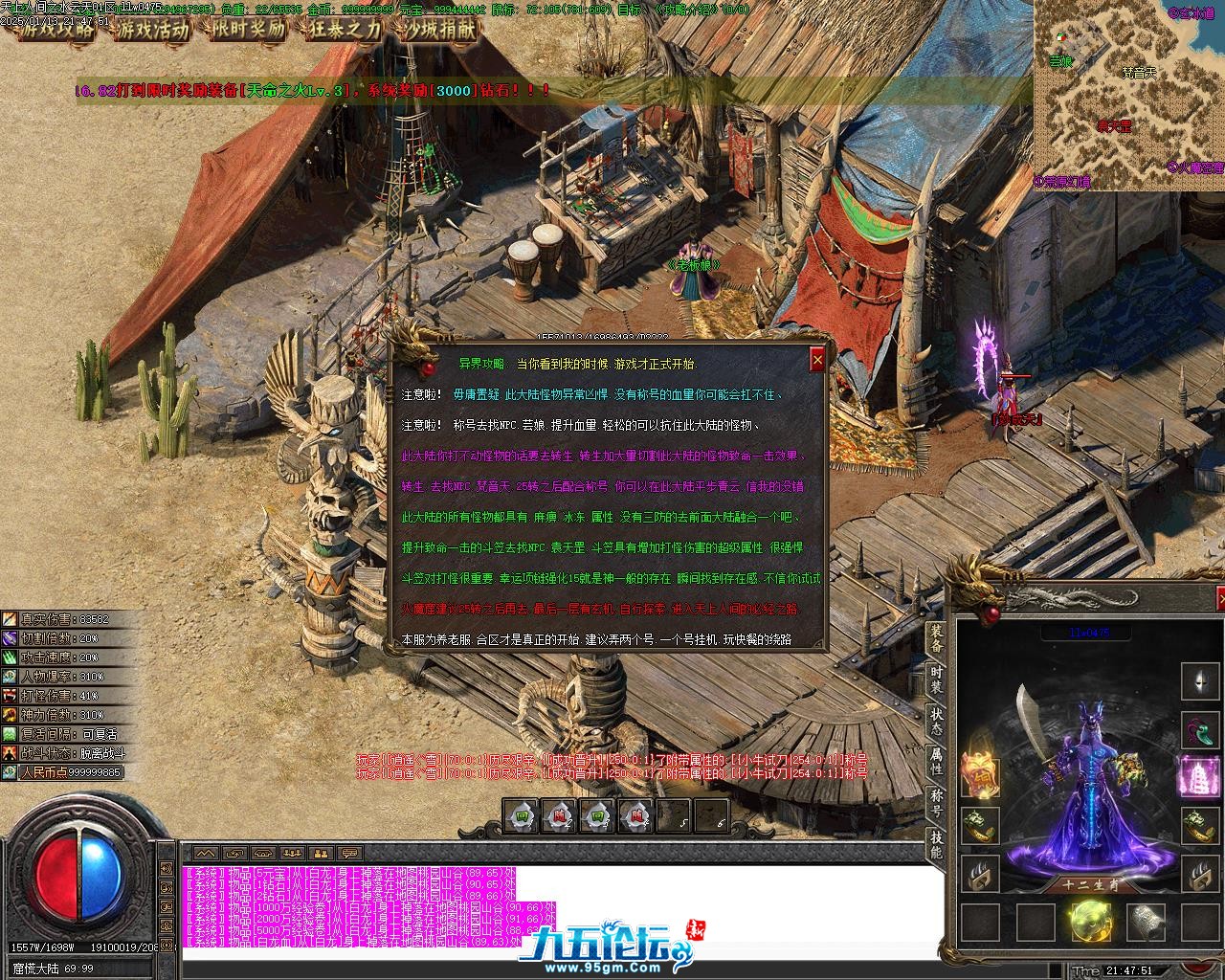Open the 游戏活动 events menu
This screenshot has width=1225, height=980.
(151, 30)
